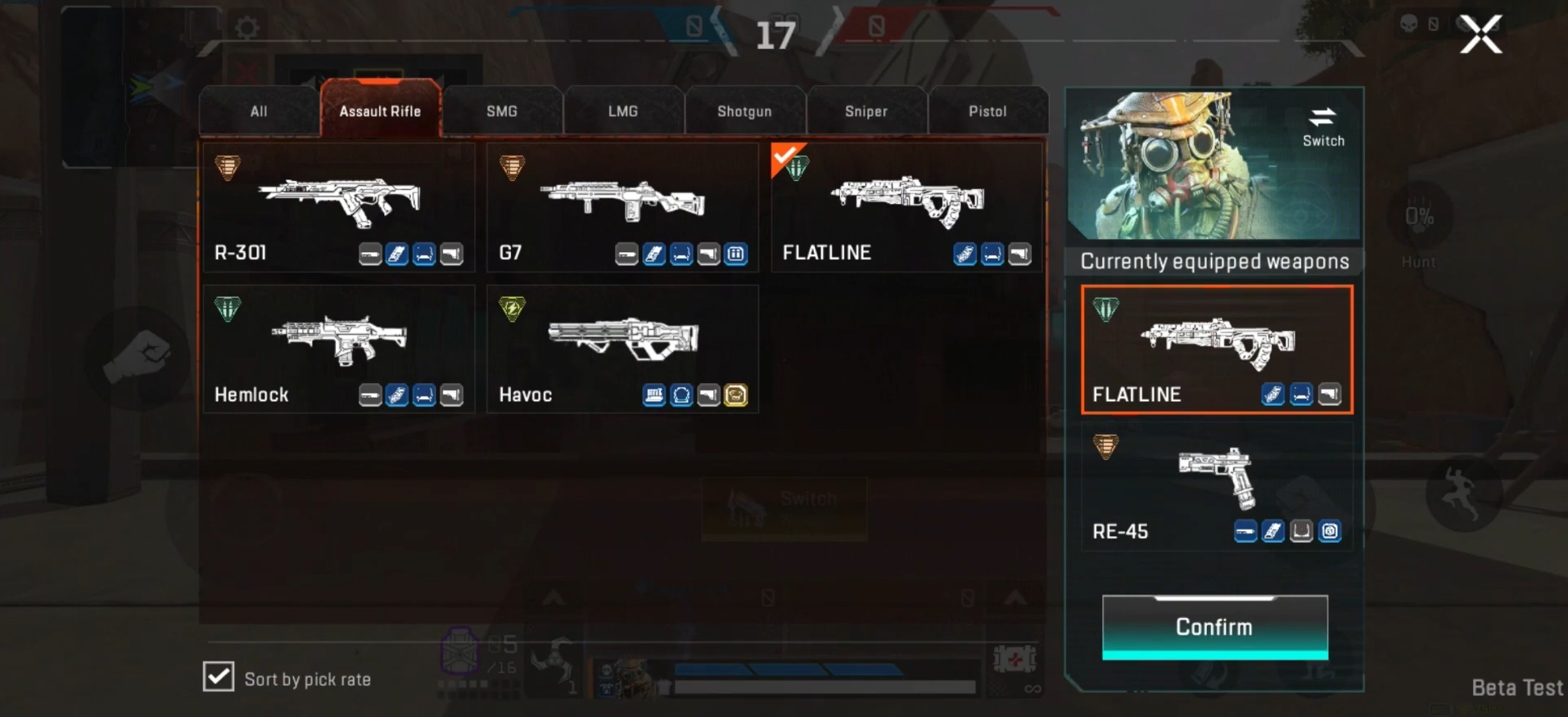The image size is (1568, 717).
Task: Choose the R-301 assault rifle
Action: tap(338, 207)
